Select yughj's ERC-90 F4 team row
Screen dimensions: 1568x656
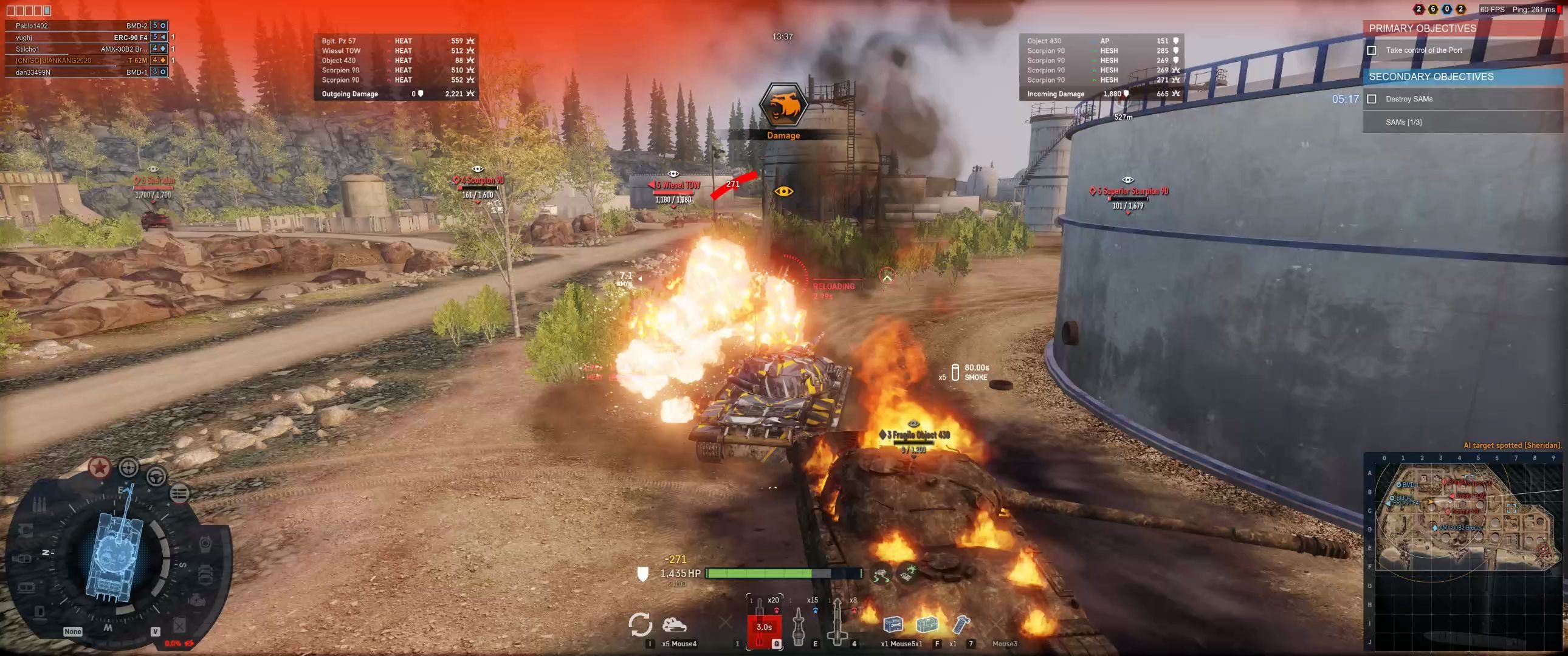pos(85,37)
